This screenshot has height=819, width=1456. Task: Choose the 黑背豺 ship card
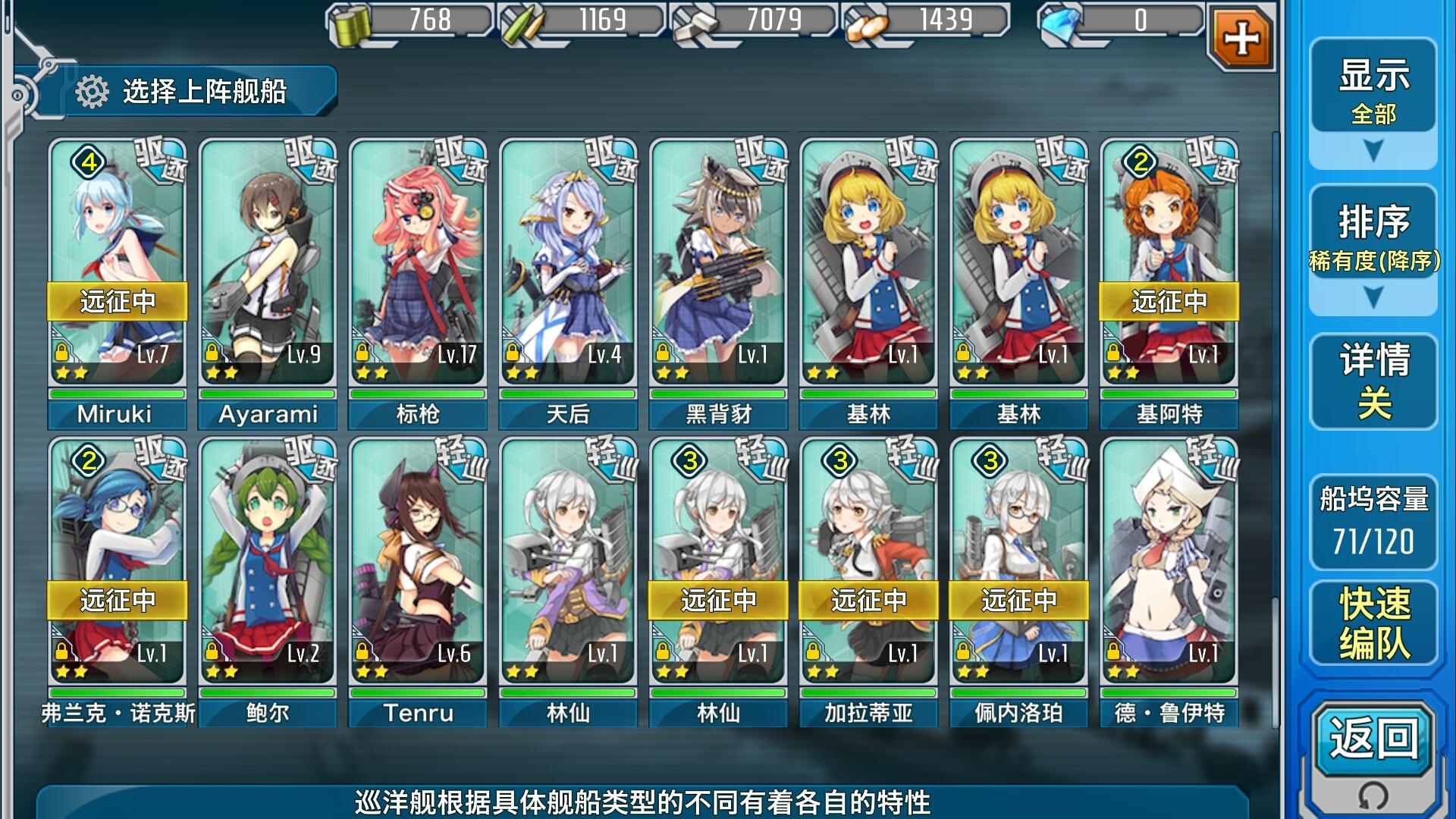pyautogui.click(x=717, y=265)
